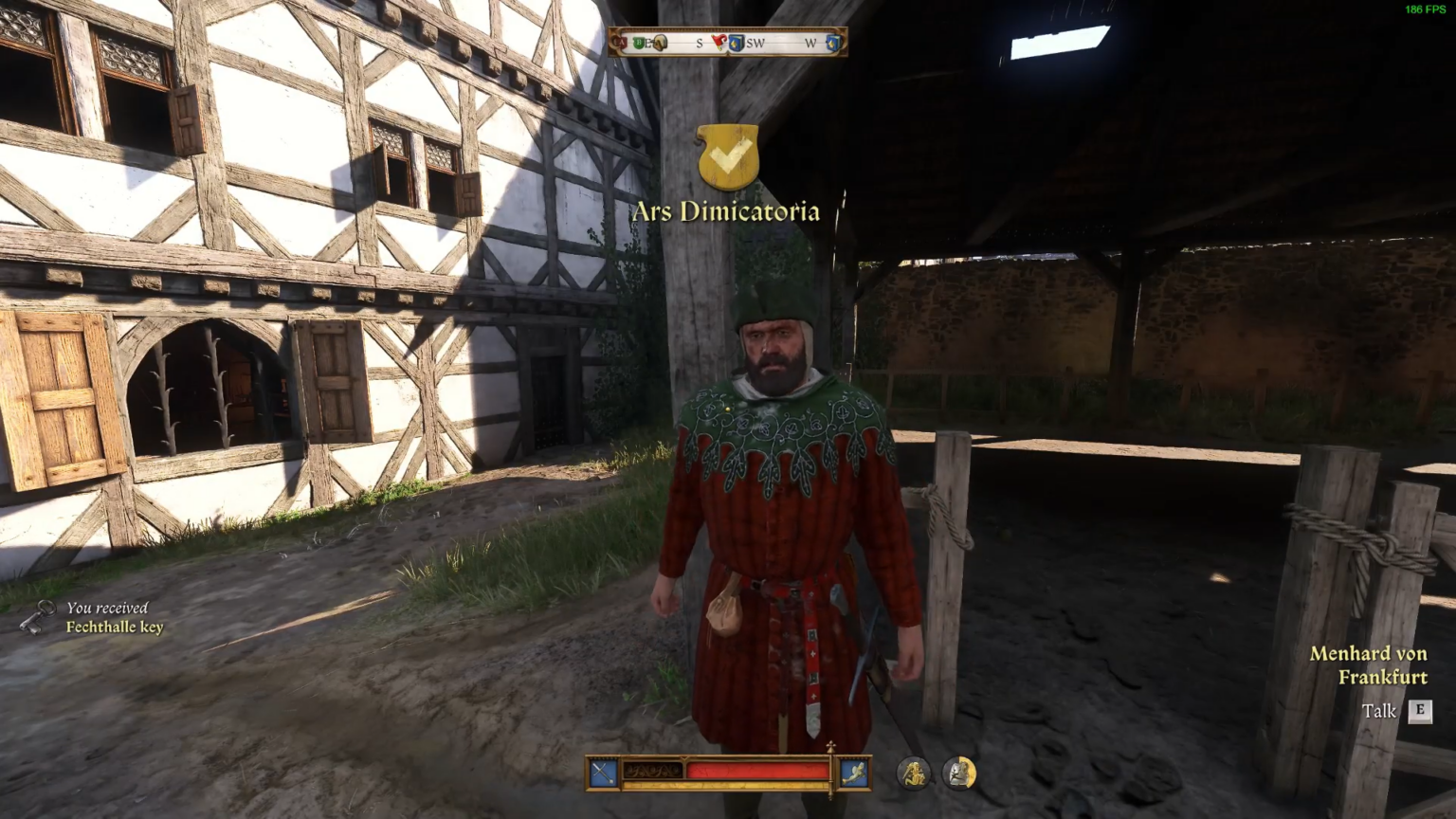
Task: Select the Ars Dimicatoria codex title
Action: click(x=726, y=211)
